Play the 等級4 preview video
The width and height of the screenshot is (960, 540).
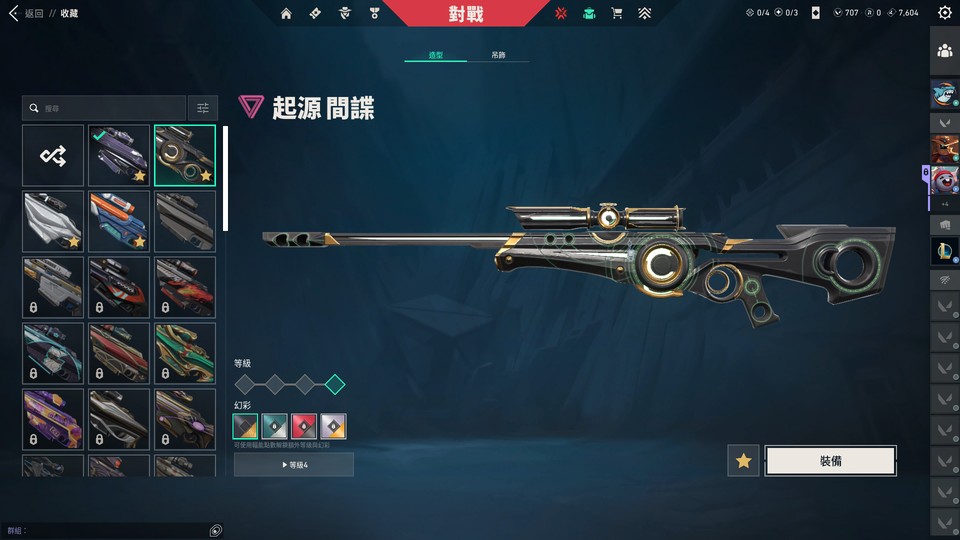tap(294, 465)
